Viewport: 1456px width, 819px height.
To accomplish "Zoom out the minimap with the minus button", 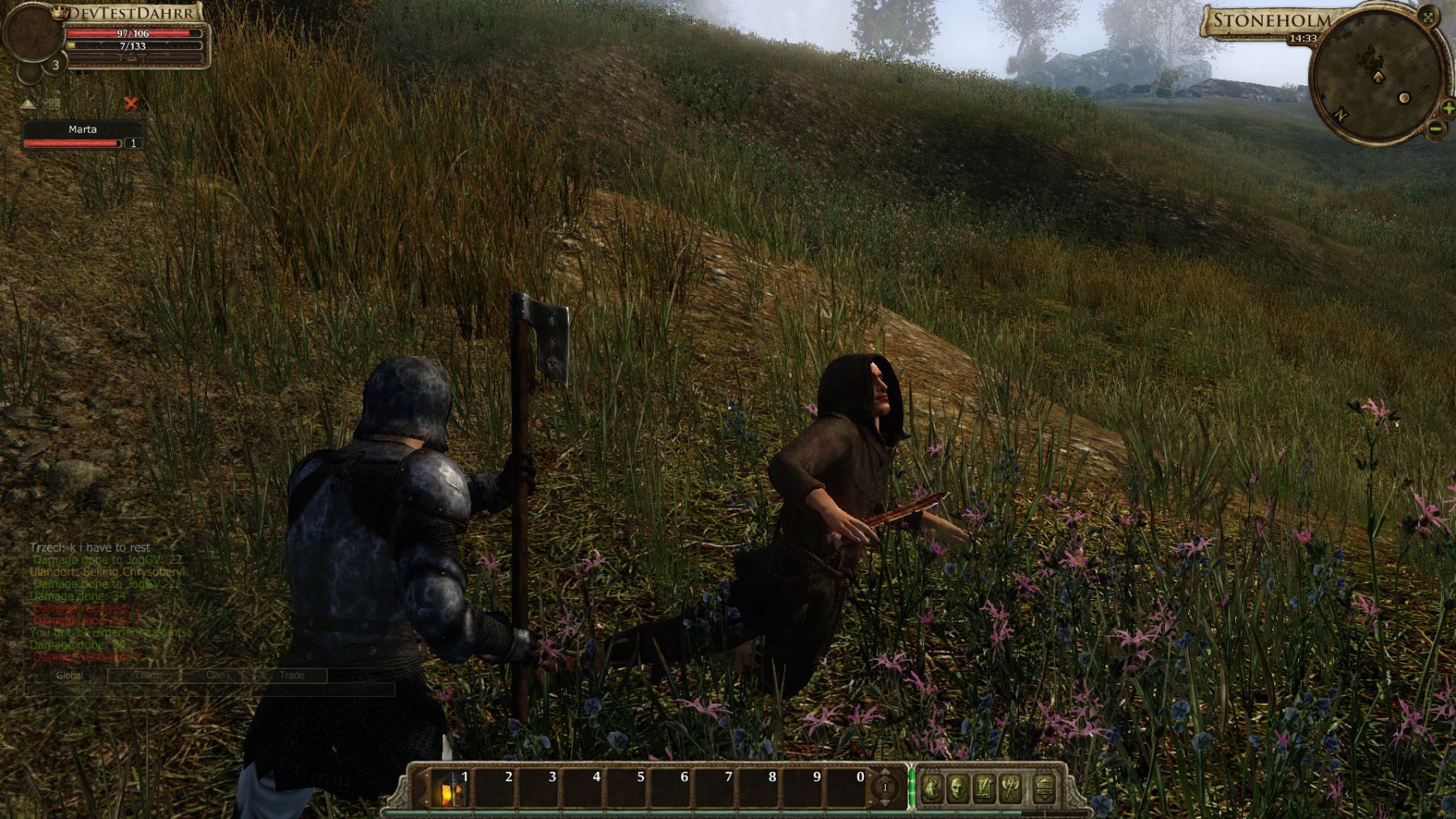I will pyautogui.click(x=1435, y=128).
